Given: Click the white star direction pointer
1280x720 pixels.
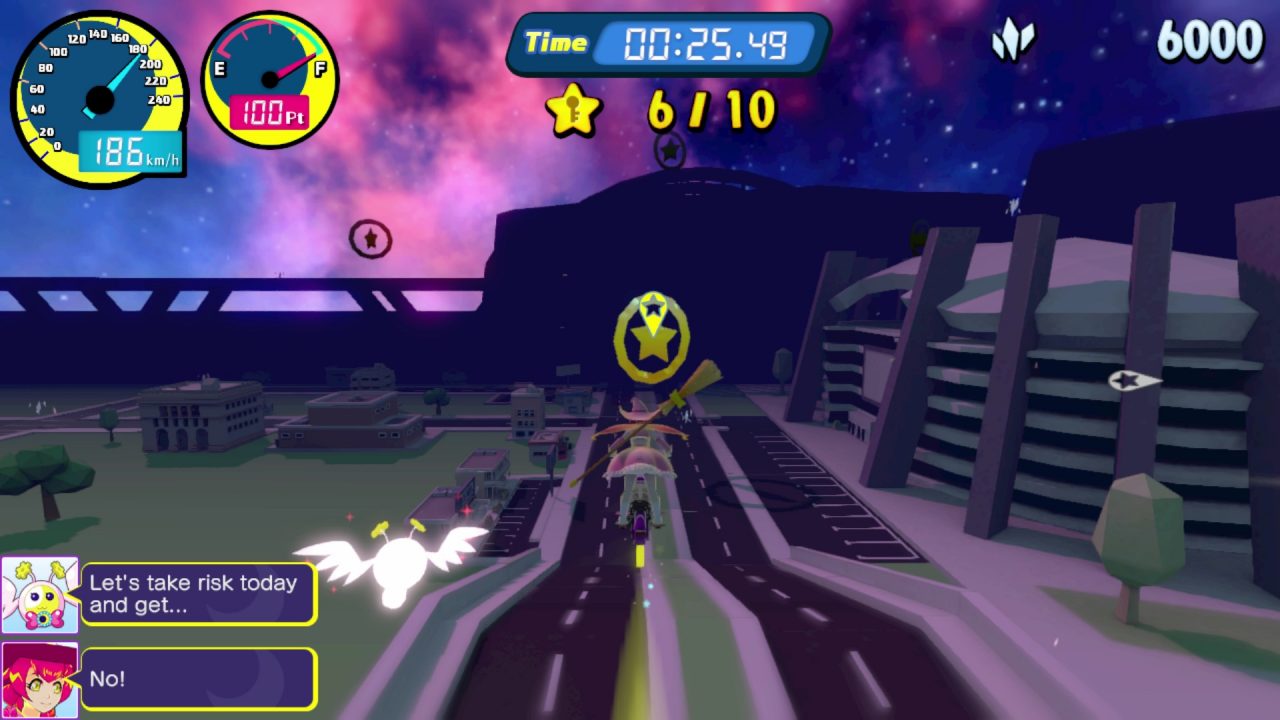Looking at the screenshot, I should [1133, 380].
